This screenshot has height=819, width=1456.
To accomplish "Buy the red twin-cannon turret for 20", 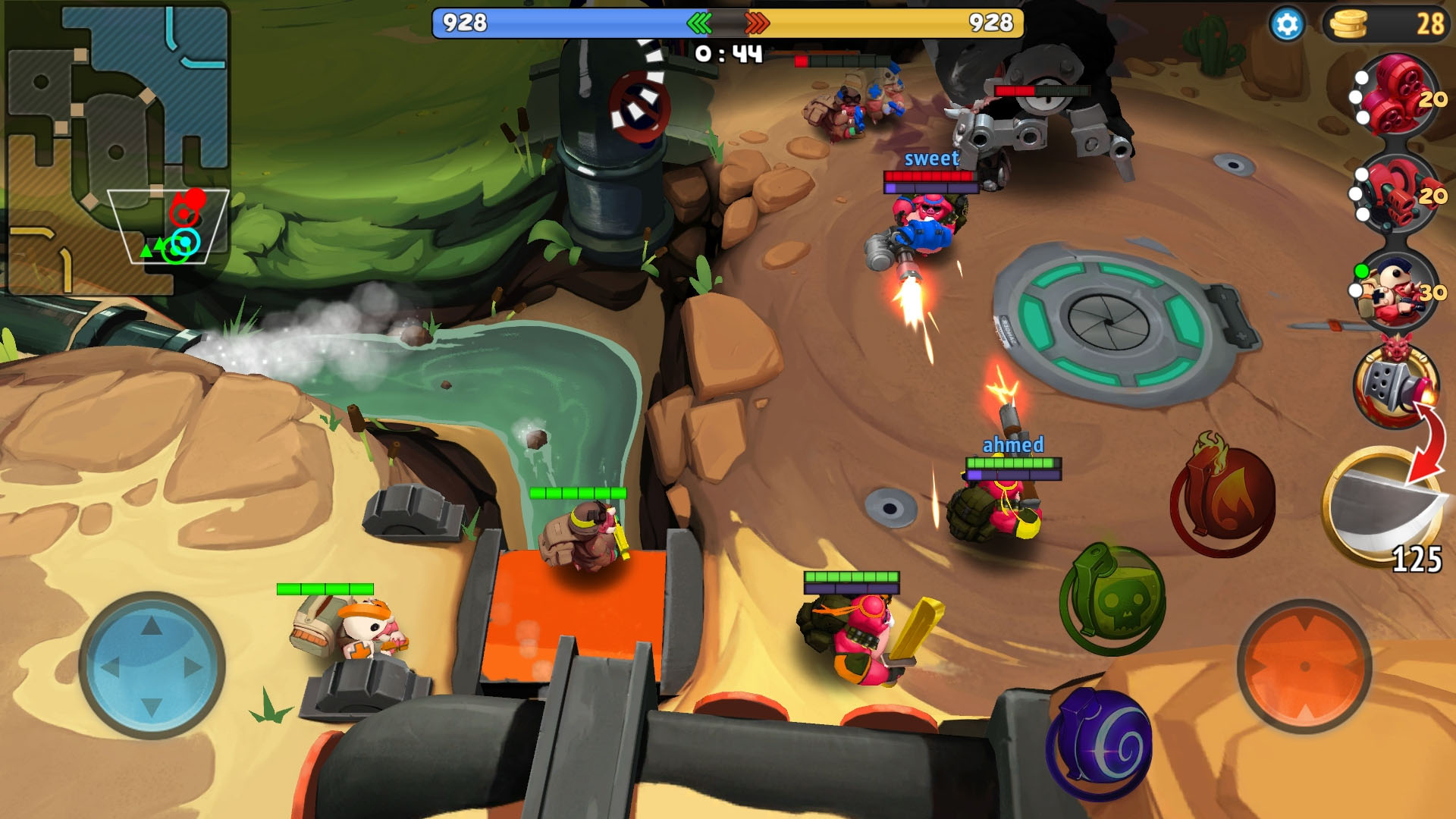I will tap(1397, 193).
